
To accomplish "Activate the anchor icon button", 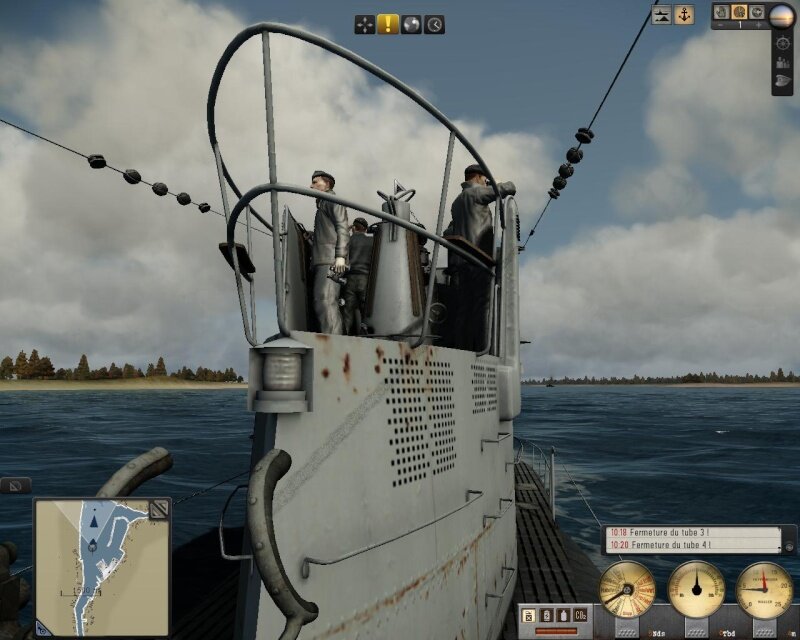I will [684, 15].
